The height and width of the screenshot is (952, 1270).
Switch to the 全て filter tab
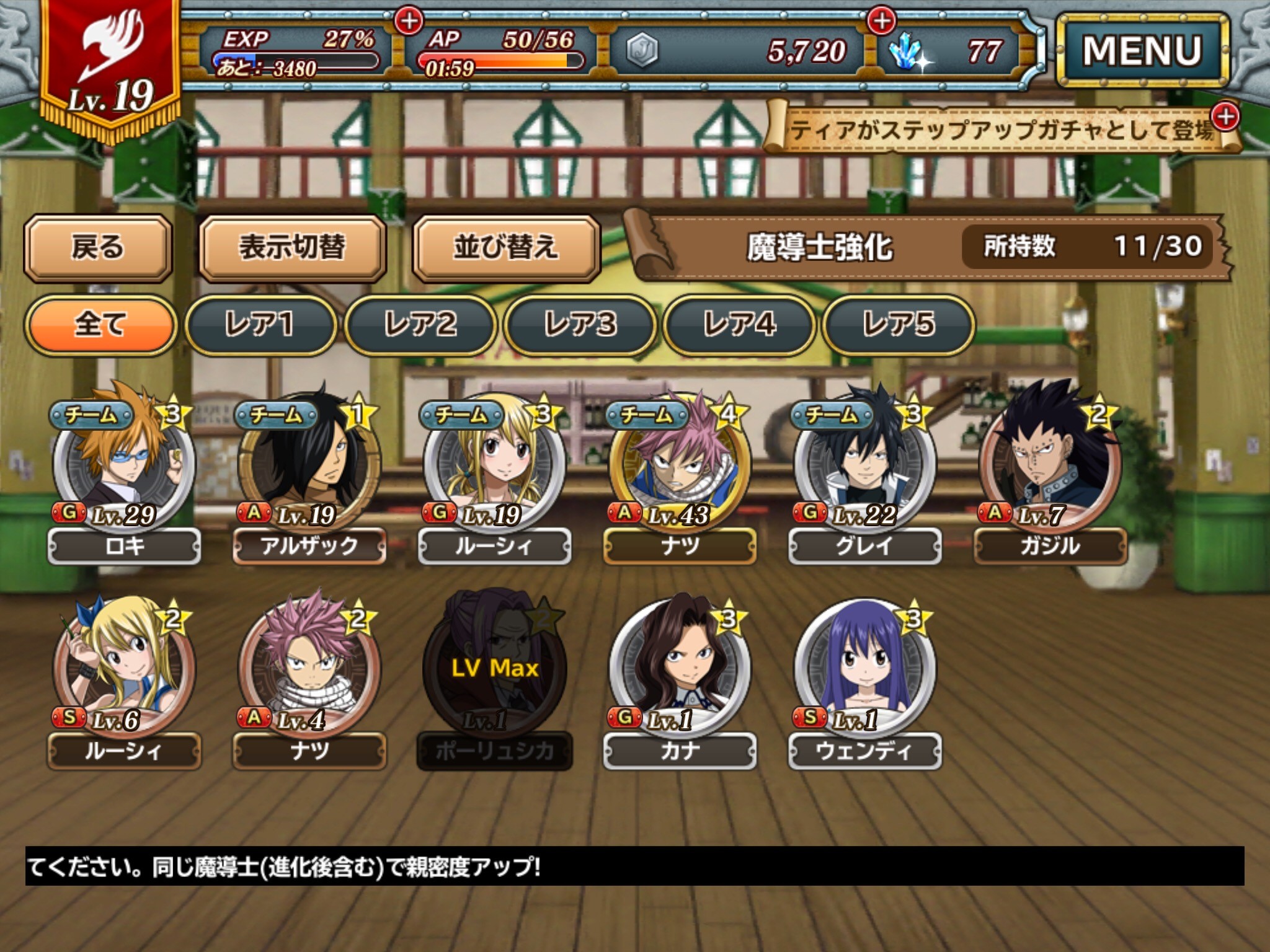tap(100, 325)
